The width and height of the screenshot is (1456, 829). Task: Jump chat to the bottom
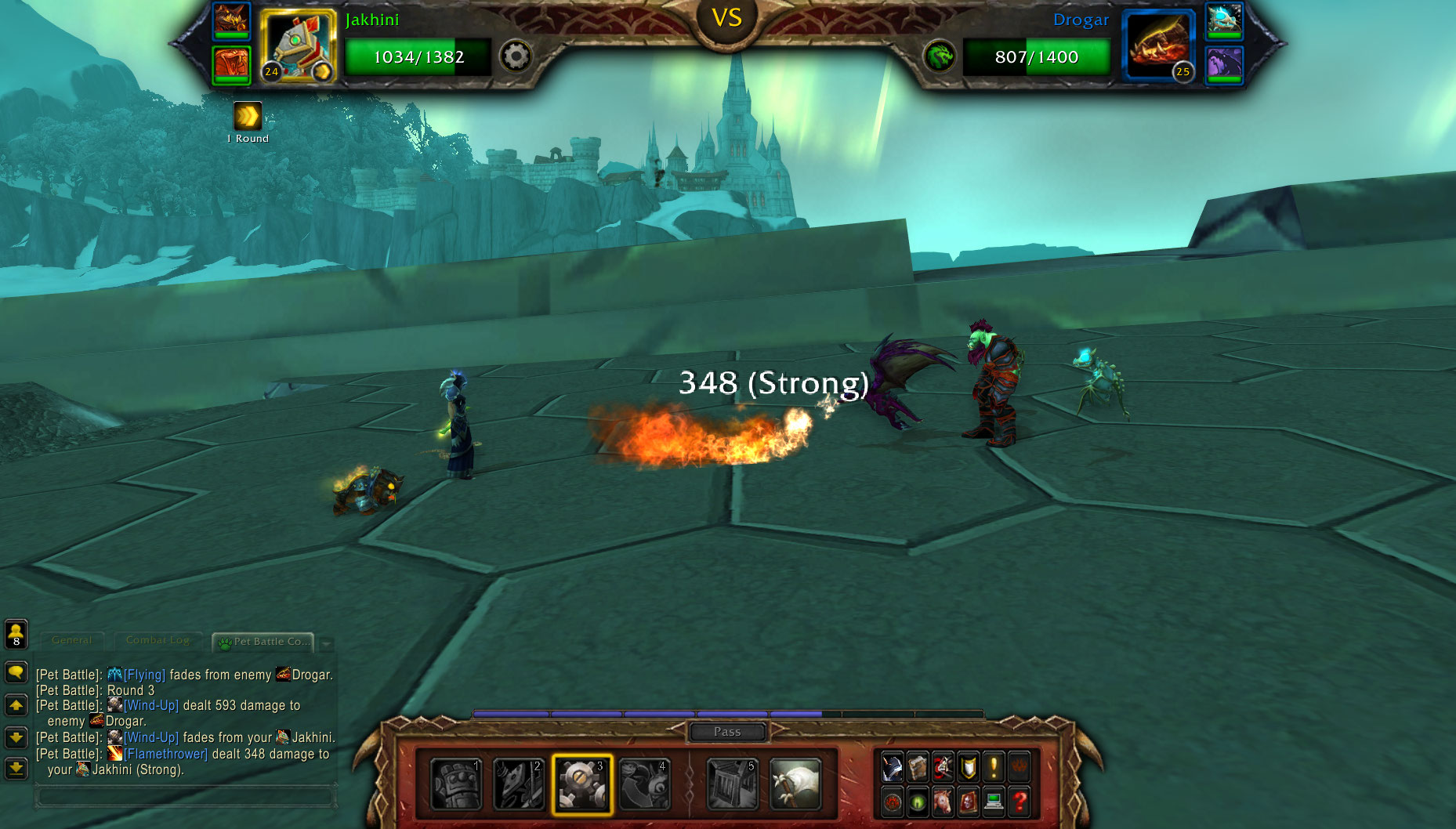[16, 769]
